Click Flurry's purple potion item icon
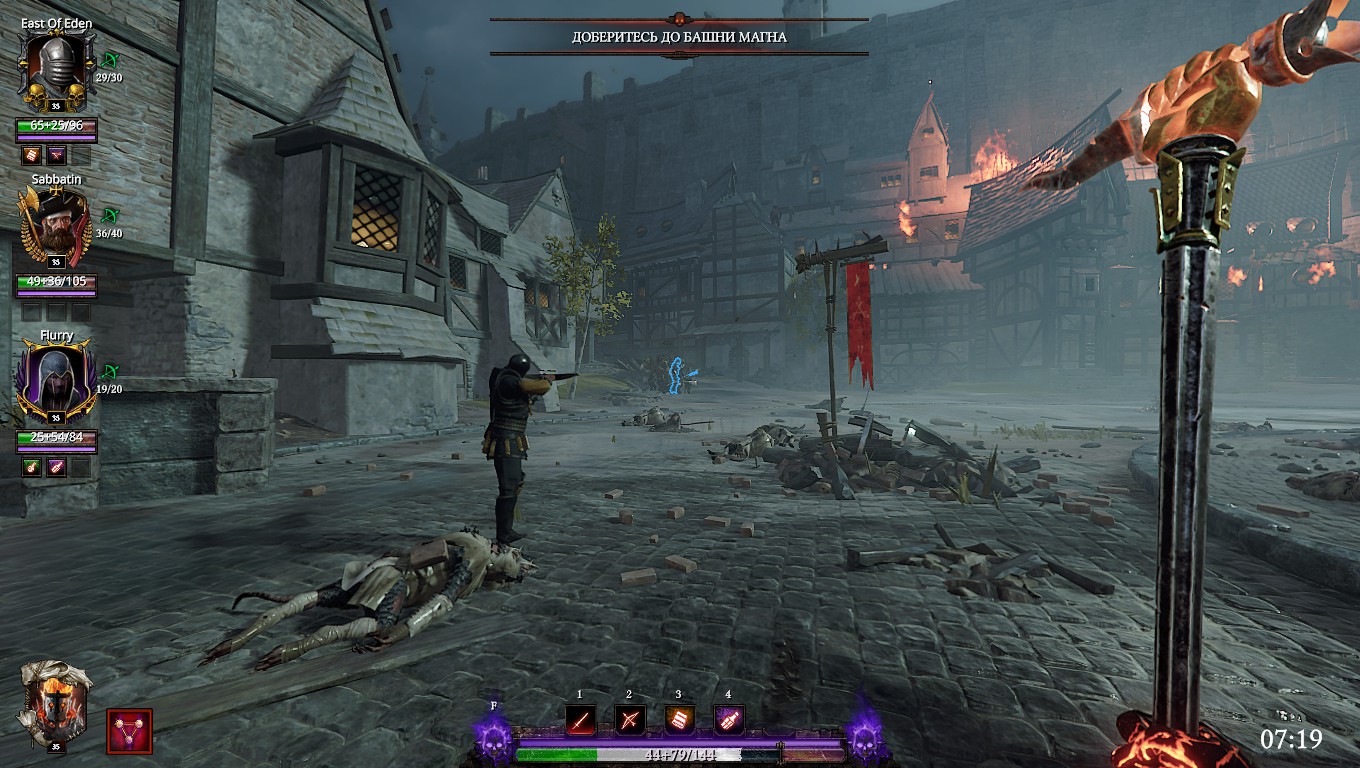Screen dimensions: 1360x768 57,467
